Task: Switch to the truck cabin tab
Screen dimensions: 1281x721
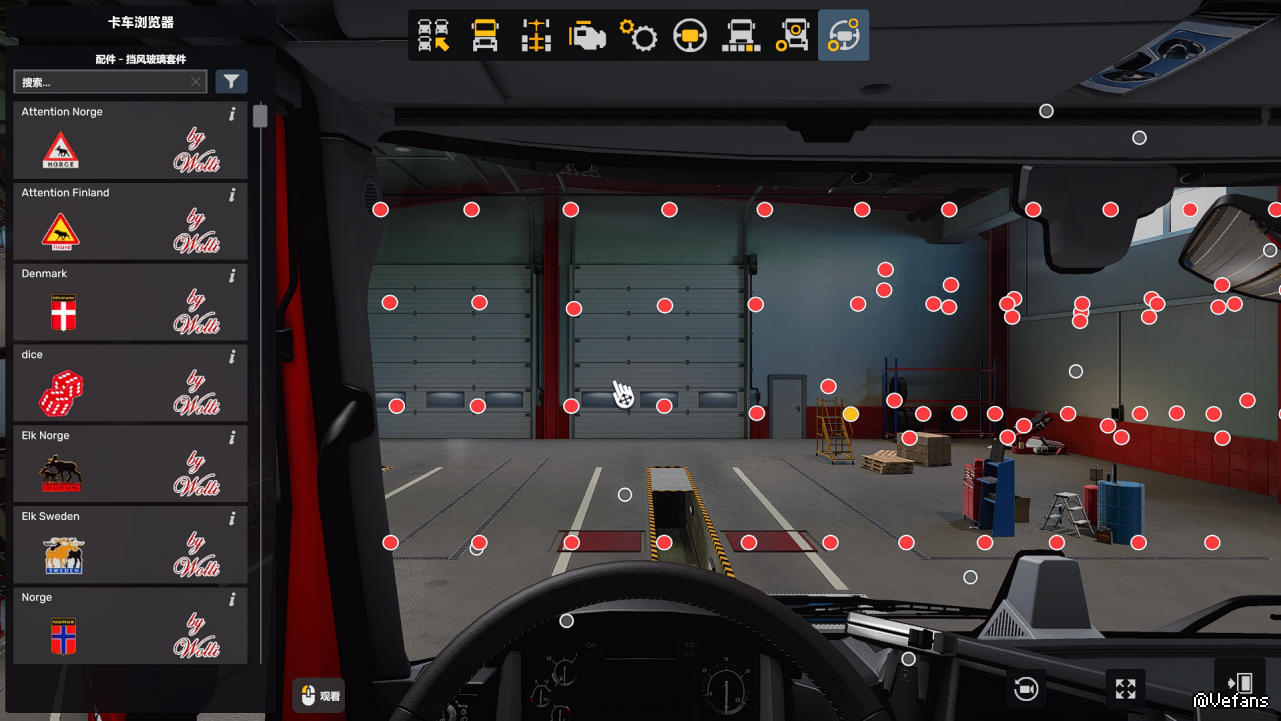Action: pos(485,35)
